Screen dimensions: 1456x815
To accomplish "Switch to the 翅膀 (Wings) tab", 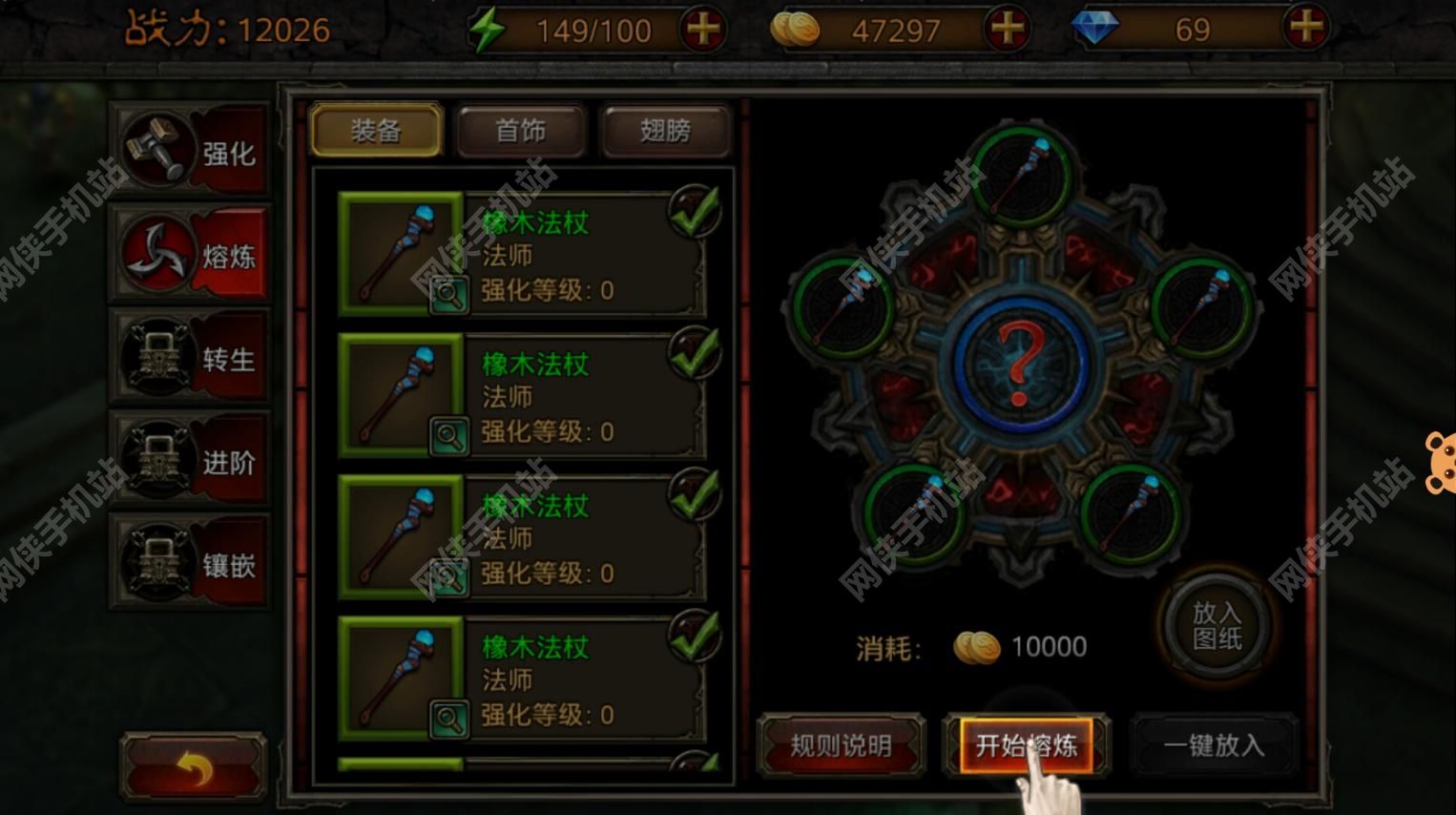I will coord(665,132).
